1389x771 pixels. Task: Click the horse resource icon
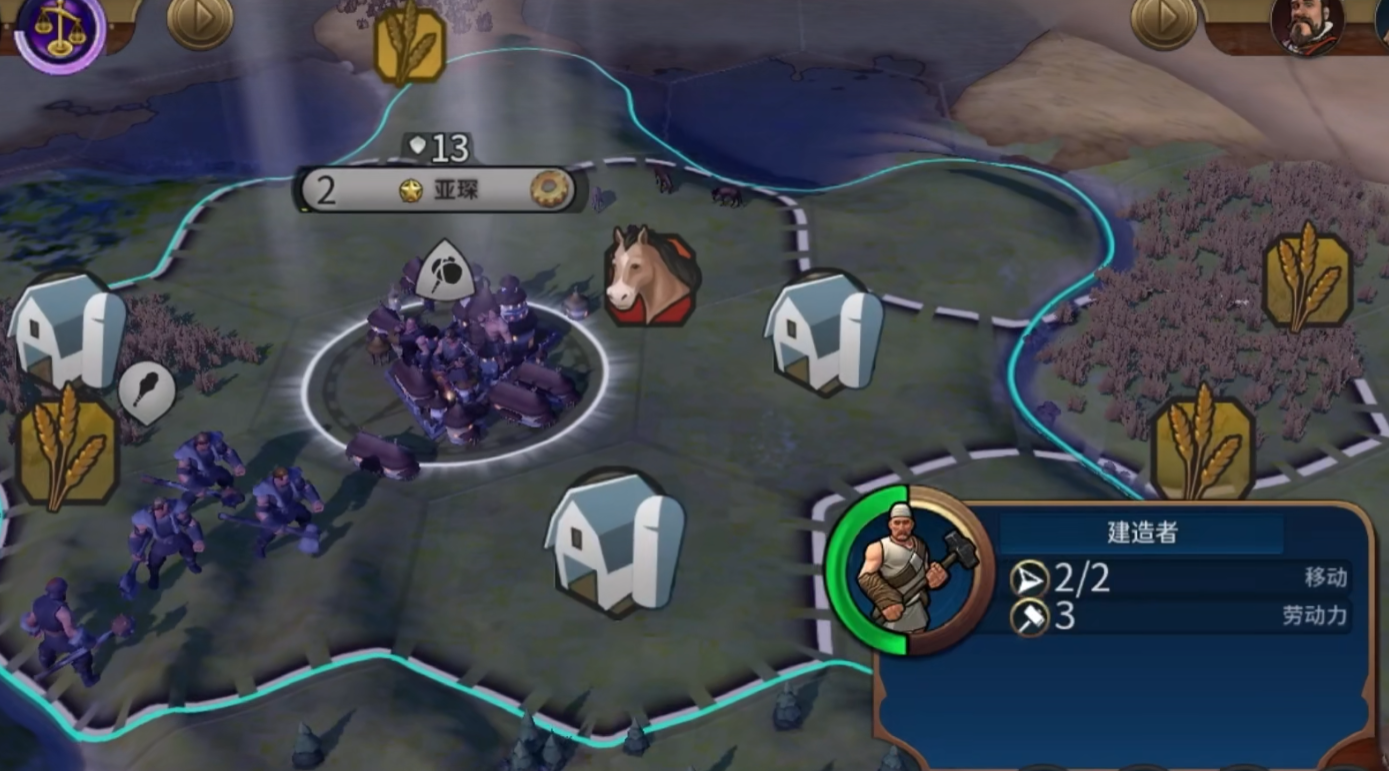click(x=650, y=275)
